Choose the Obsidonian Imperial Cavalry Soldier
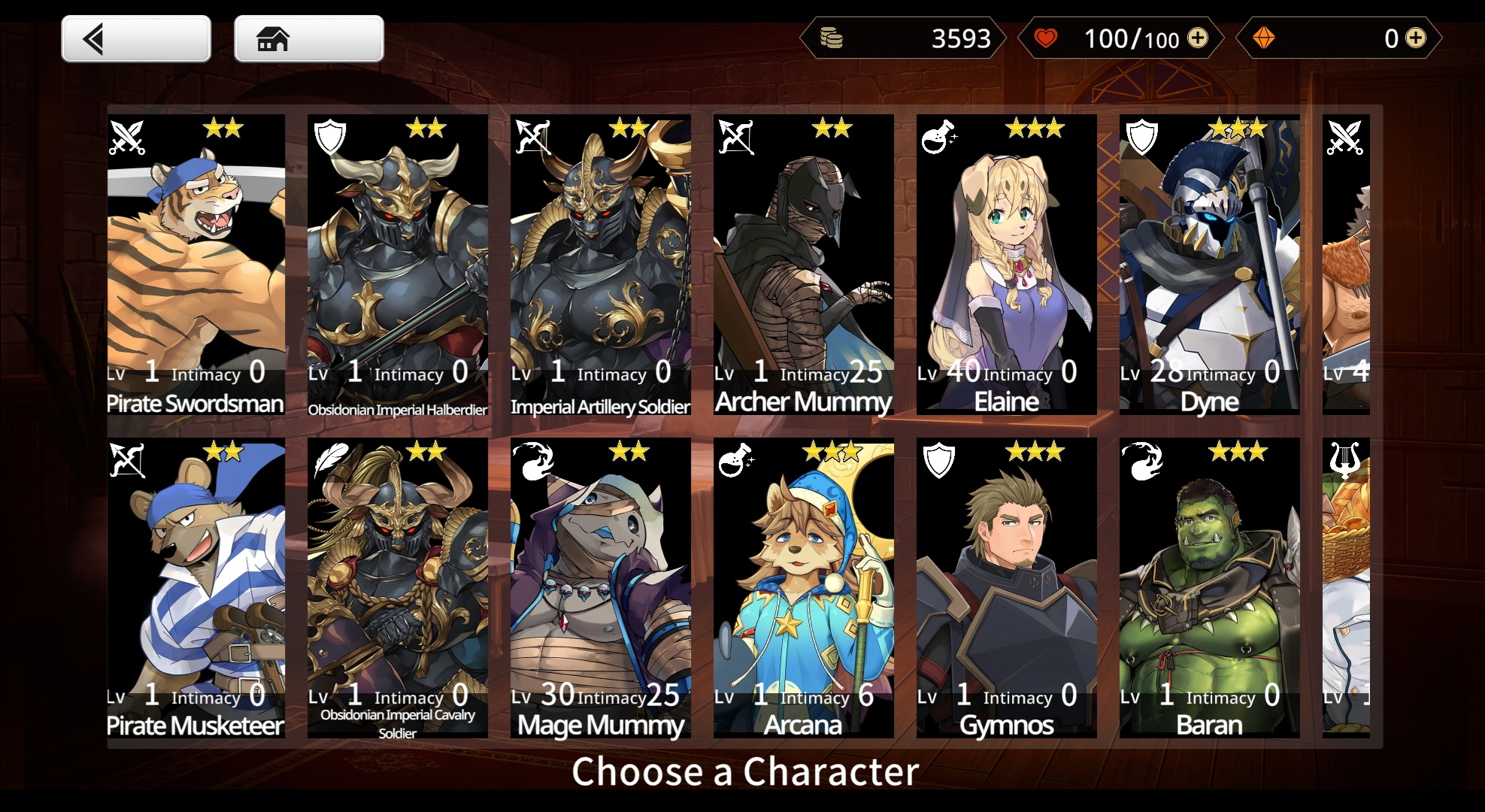 pyautogui.click(x=398, y=587)
